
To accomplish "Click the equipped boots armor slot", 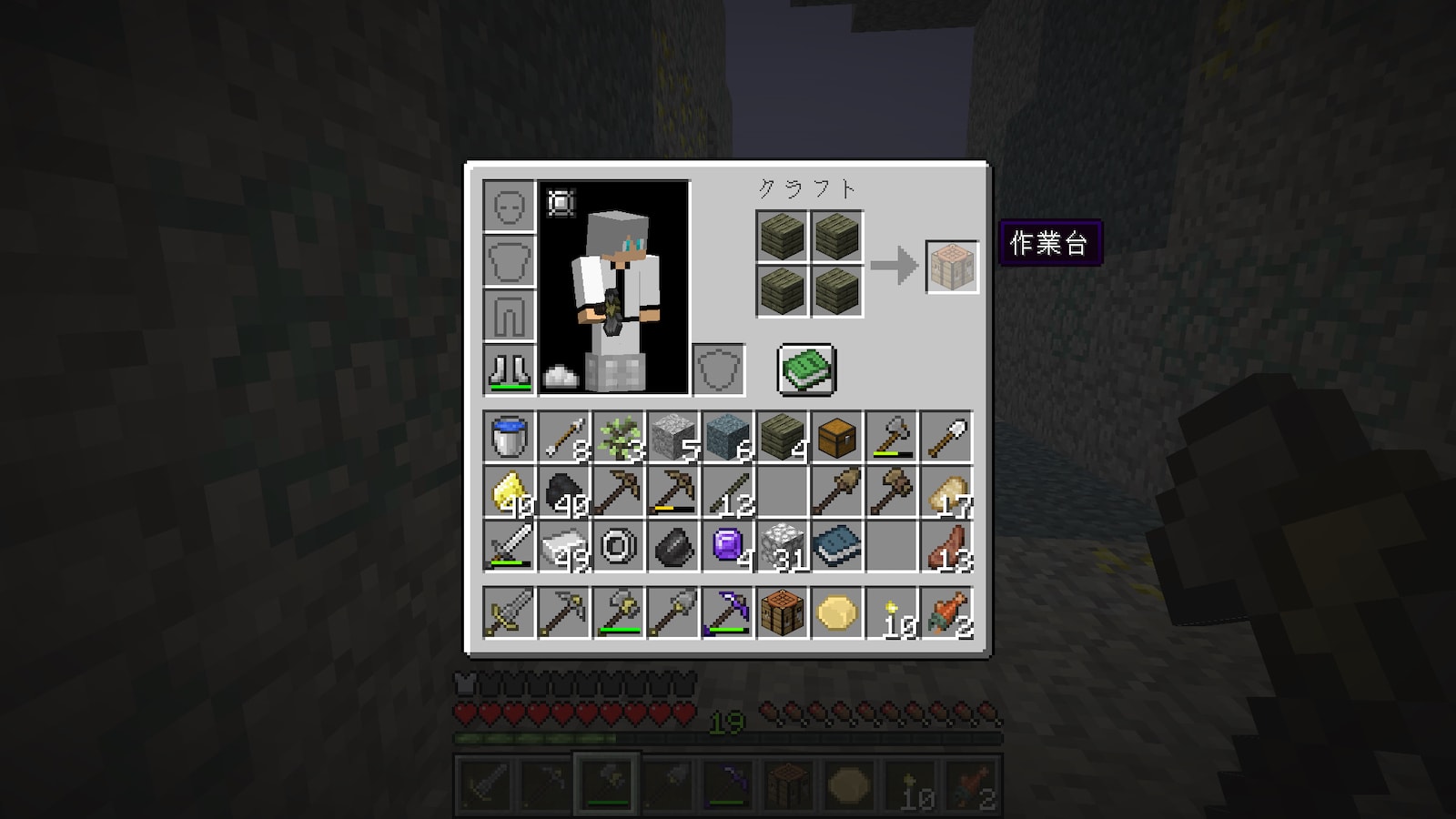I will click(x=510, y=369).
